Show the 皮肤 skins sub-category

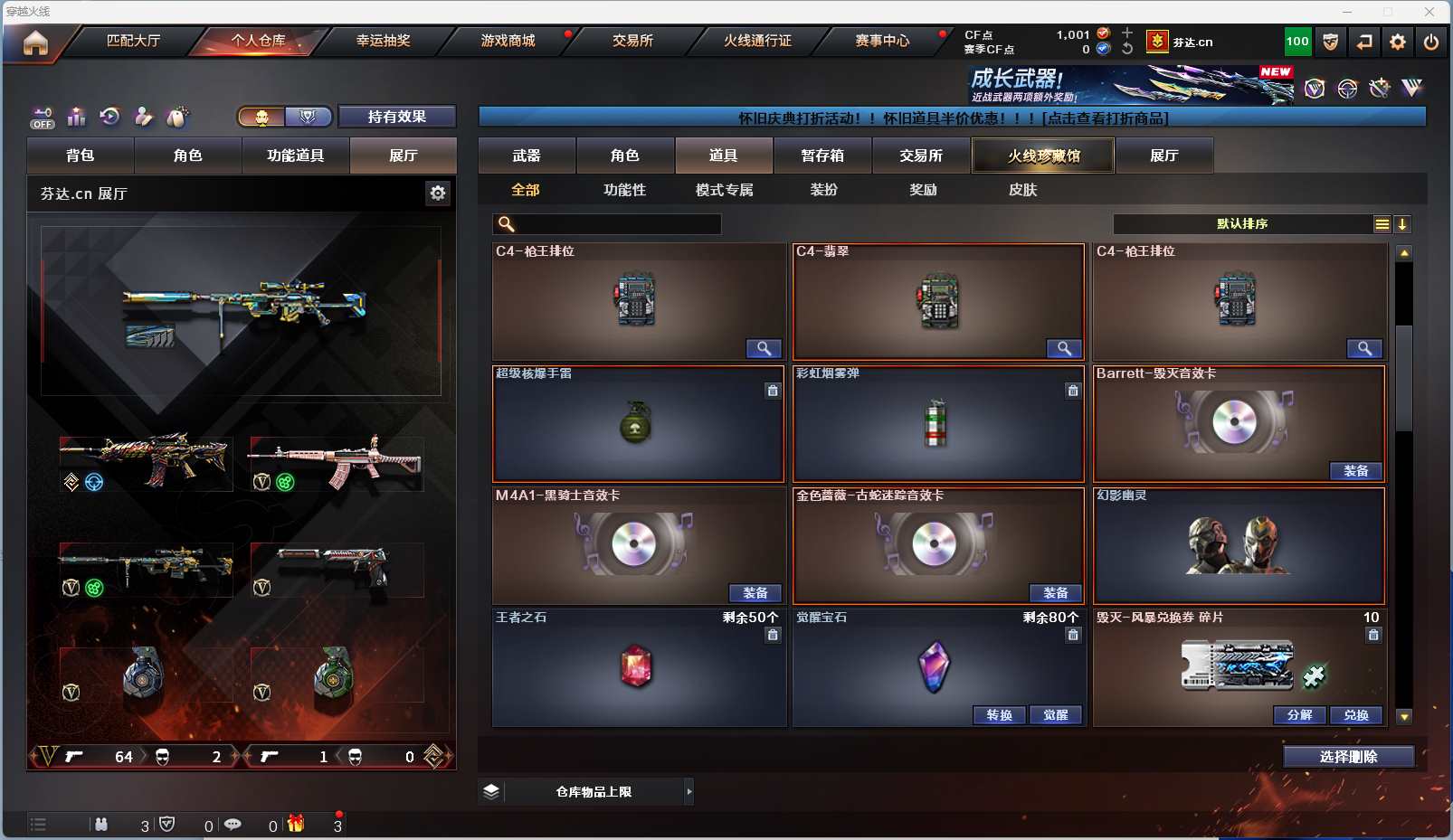coord(1022,190)
